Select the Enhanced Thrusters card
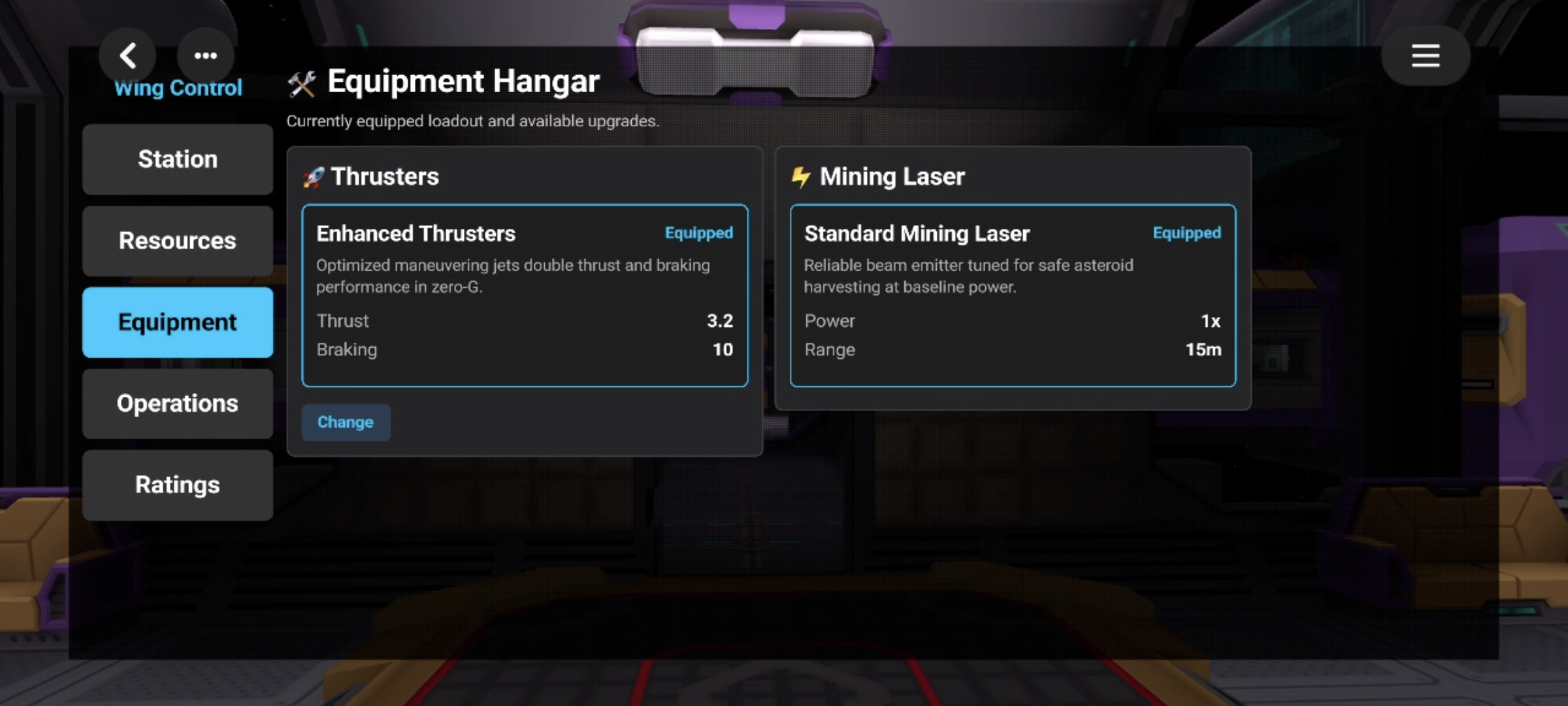 (525, 295)
